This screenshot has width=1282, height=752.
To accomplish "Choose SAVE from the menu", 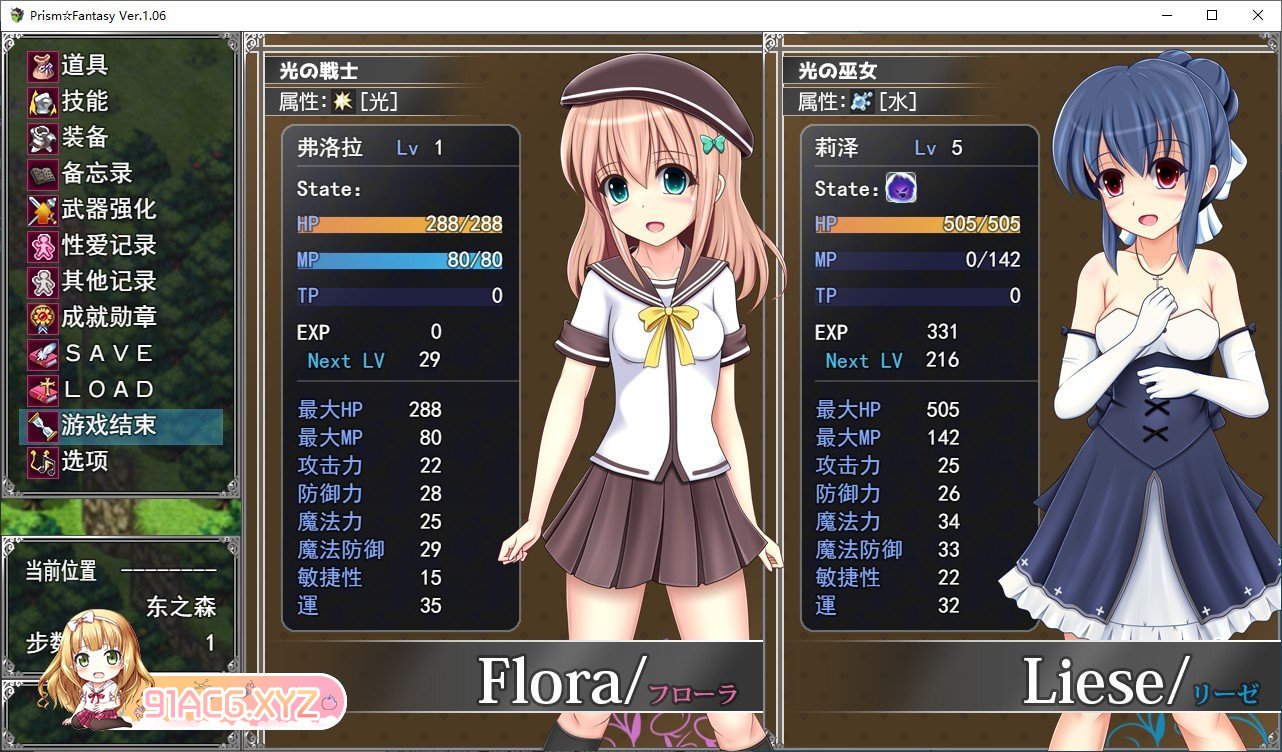I will click(x=109, y=354).
